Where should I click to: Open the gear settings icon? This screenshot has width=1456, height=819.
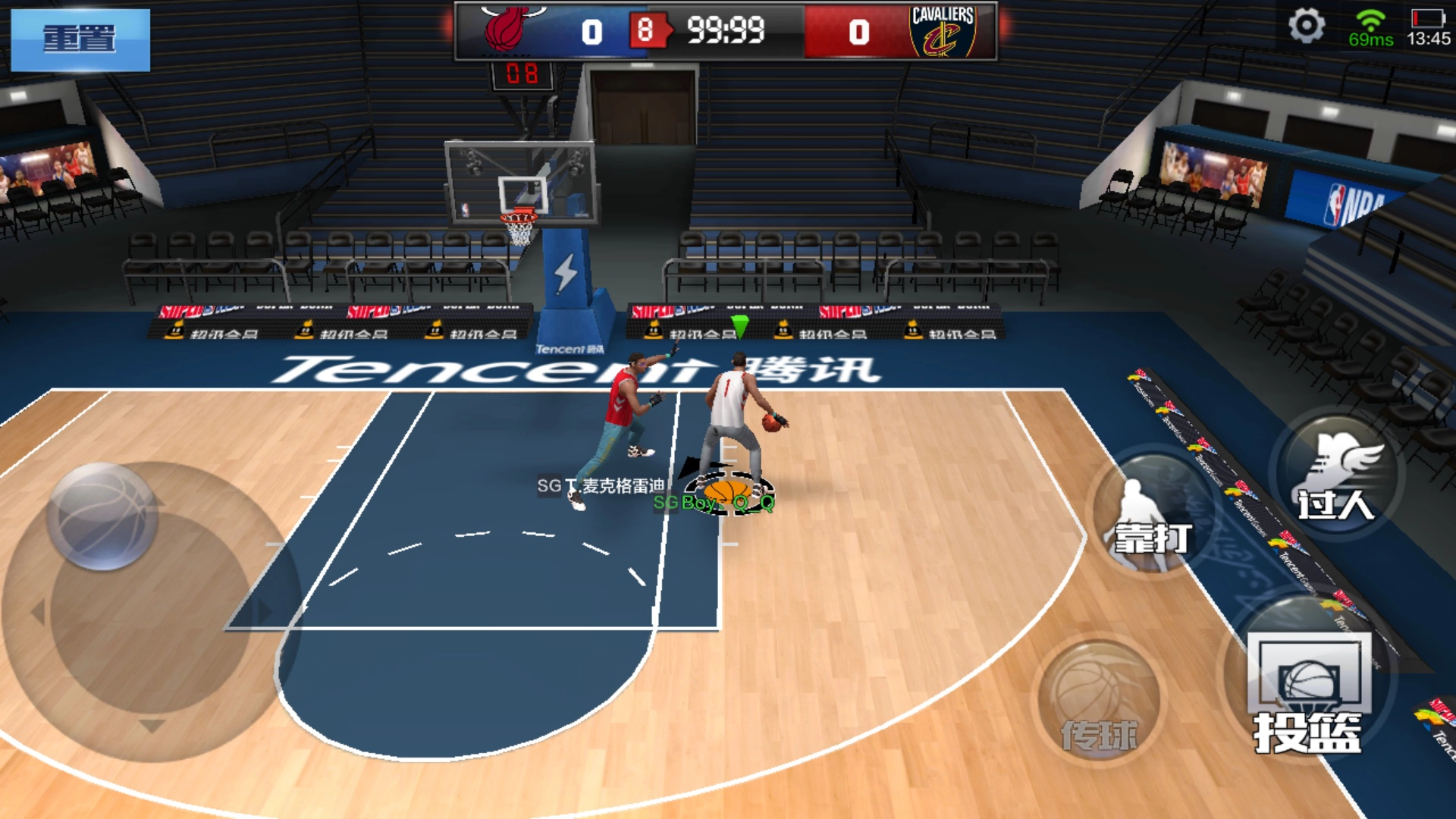1306,27
